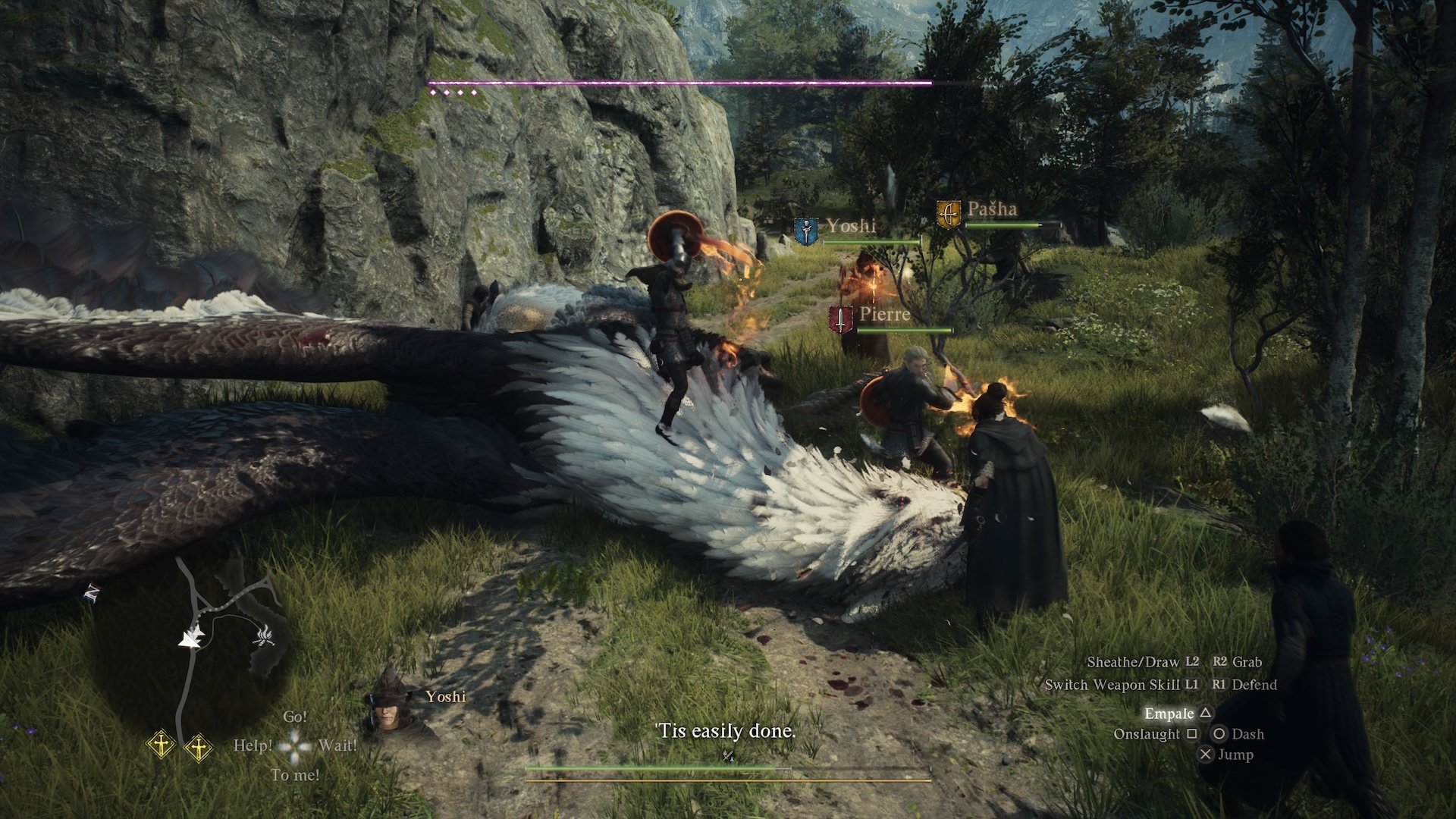Issue the "Go!" pawn command
This screenshot has width=1456, height=819.
coord(295,717)
